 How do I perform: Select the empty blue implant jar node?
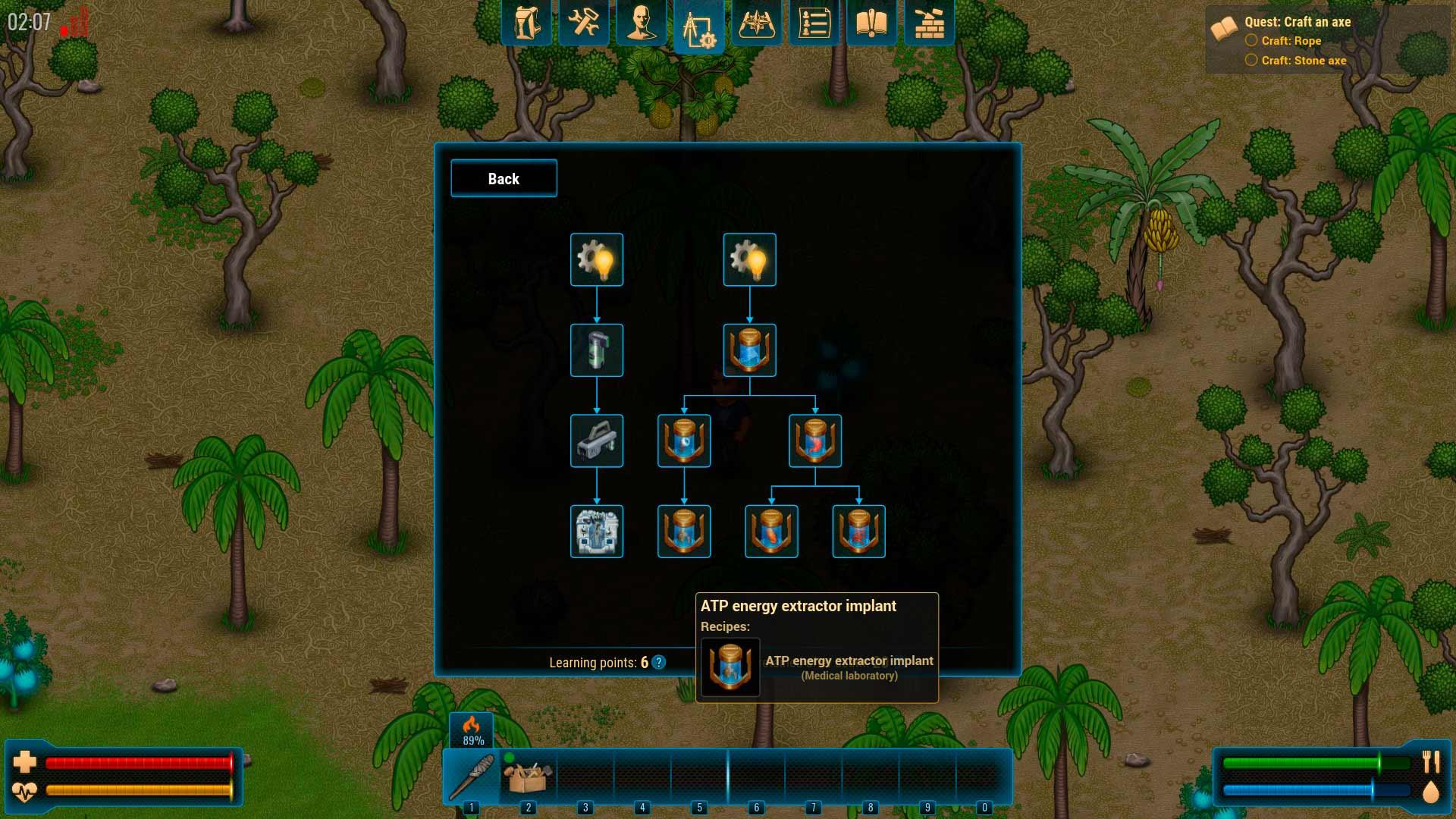click(749, 350)
